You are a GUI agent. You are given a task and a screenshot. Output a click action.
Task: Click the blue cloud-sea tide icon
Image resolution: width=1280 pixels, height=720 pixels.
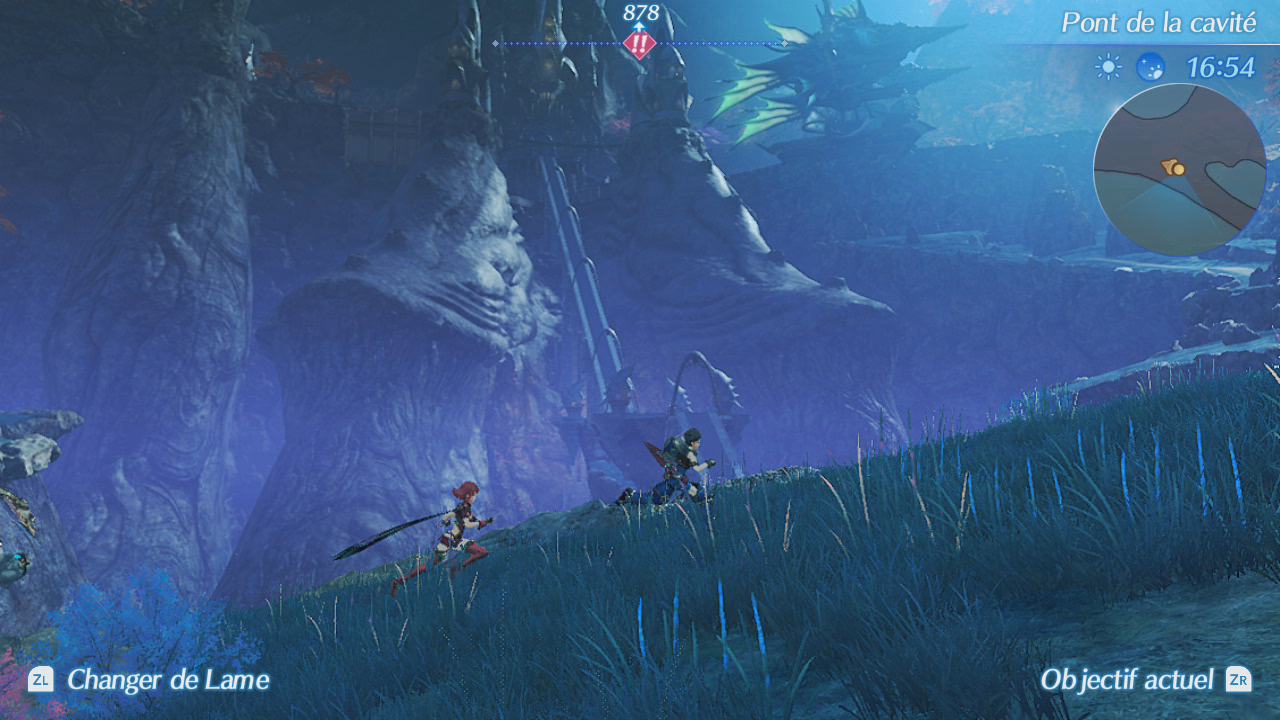[x=1150, y=67]
